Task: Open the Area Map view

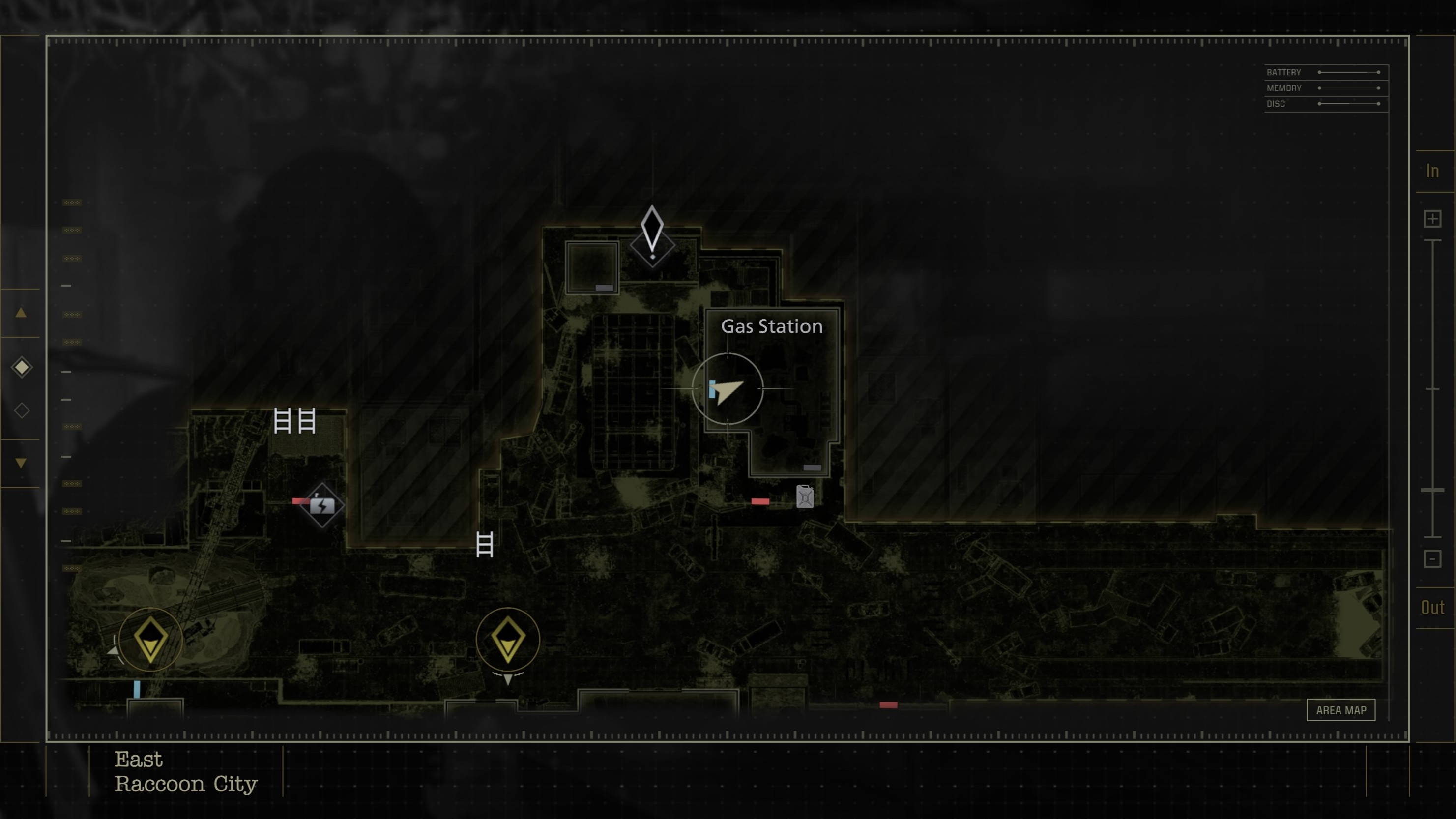Action: (x=1342, y=710)
